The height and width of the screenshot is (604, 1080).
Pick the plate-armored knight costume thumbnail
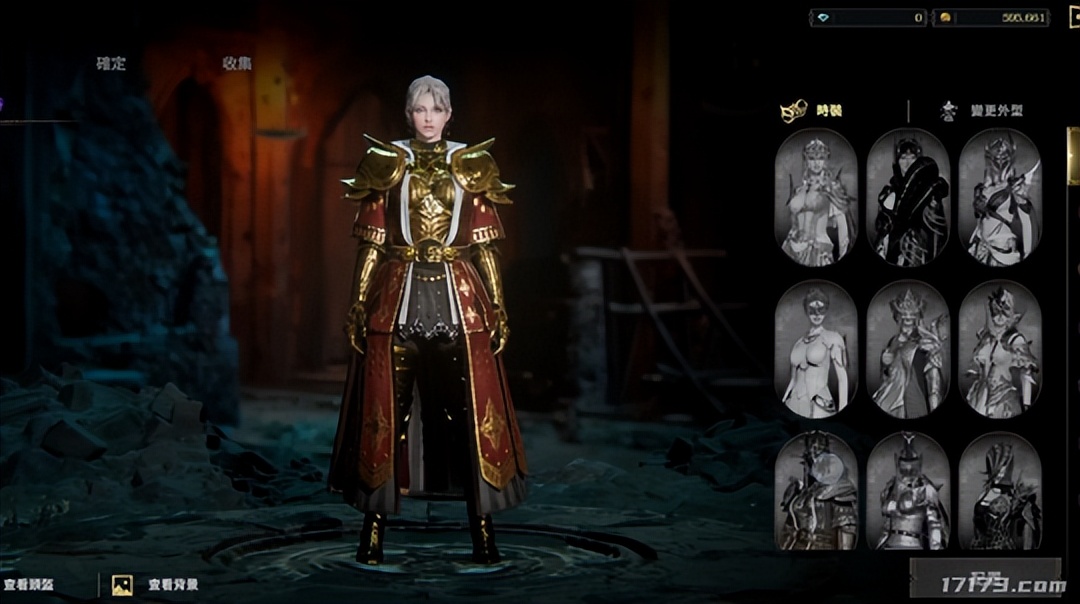tap(907, 492)
